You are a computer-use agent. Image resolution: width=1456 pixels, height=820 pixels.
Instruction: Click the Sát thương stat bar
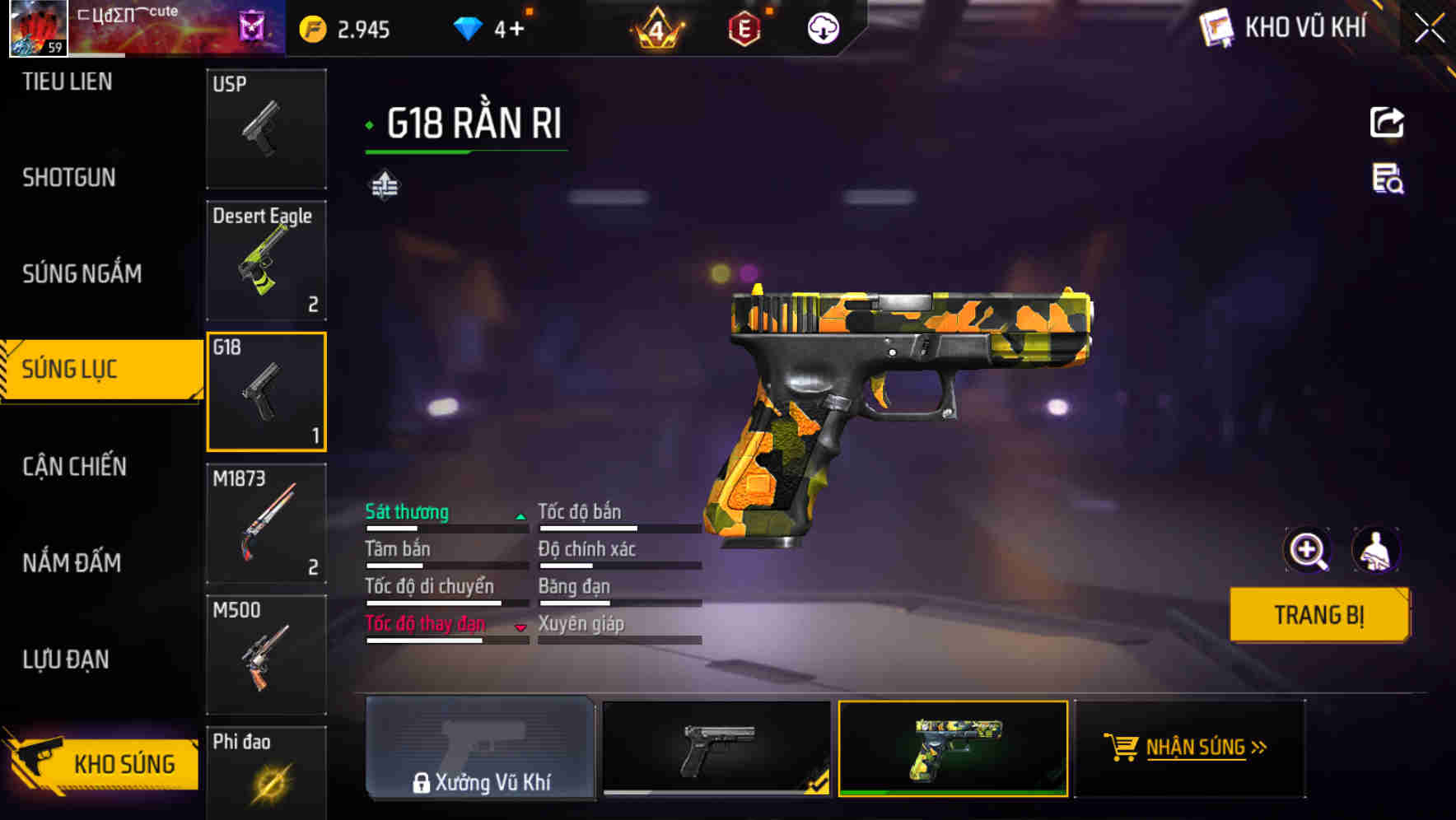click(445, 520)
